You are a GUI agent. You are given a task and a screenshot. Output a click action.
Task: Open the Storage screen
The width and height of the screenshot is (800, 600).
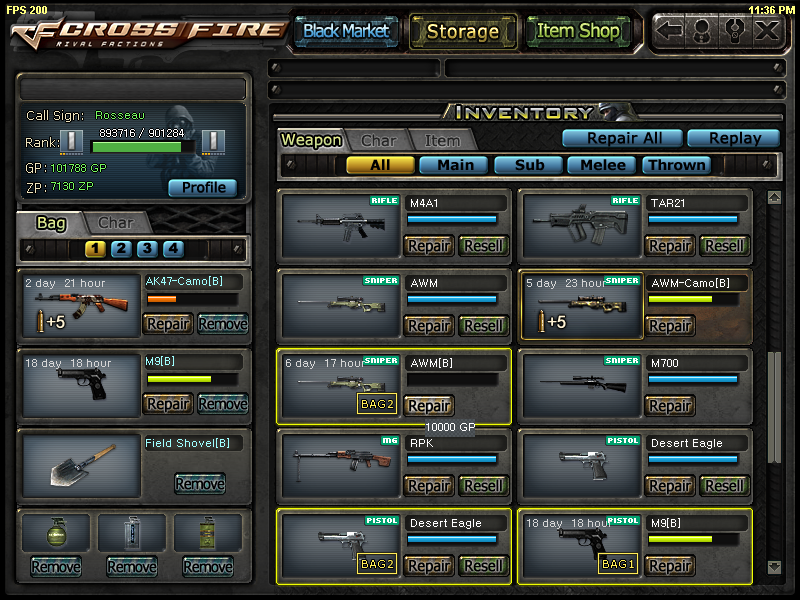click(462, 31)
